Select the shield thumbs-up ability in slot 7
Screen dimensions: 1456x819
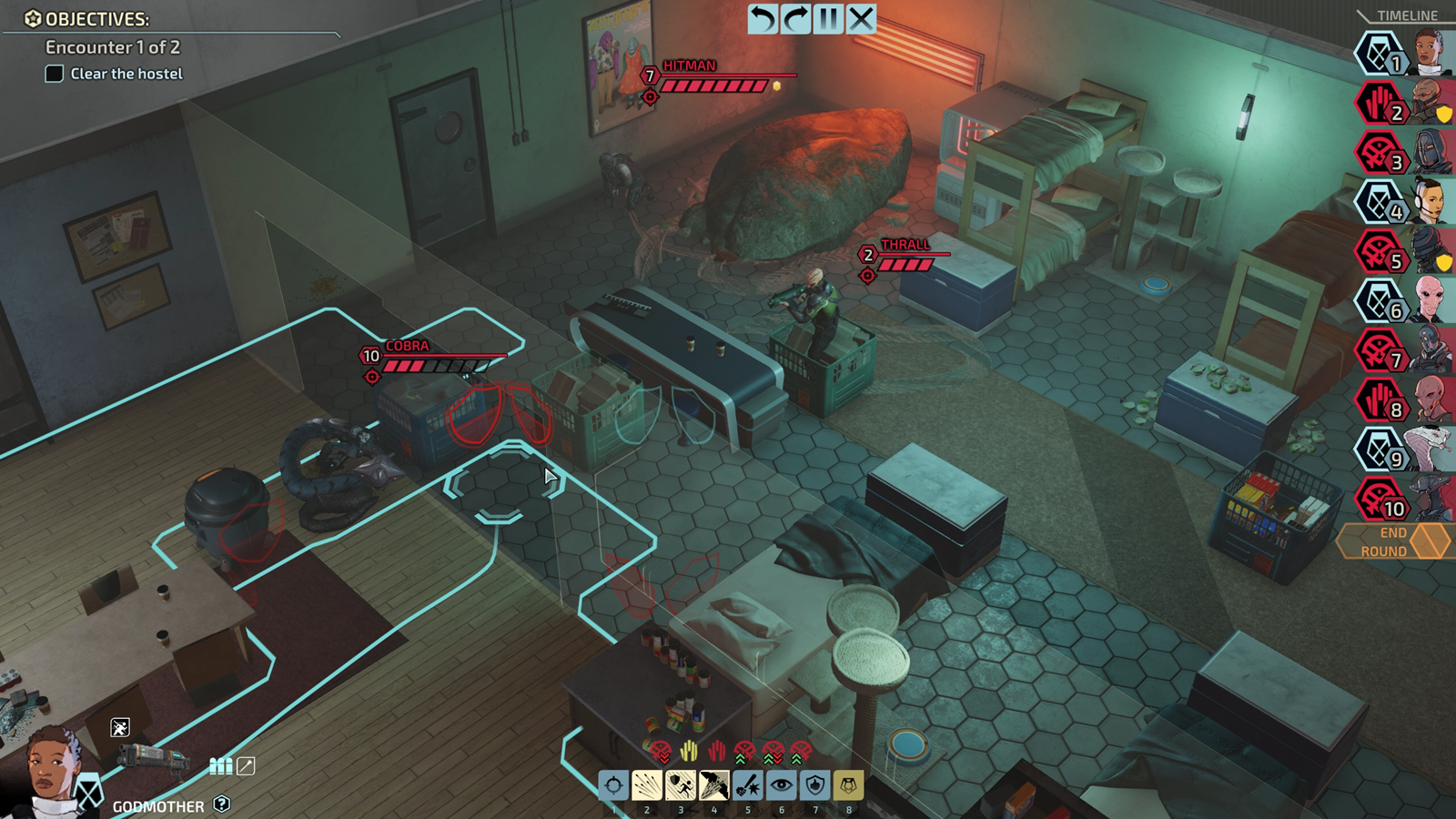click(x=815, y=785)
